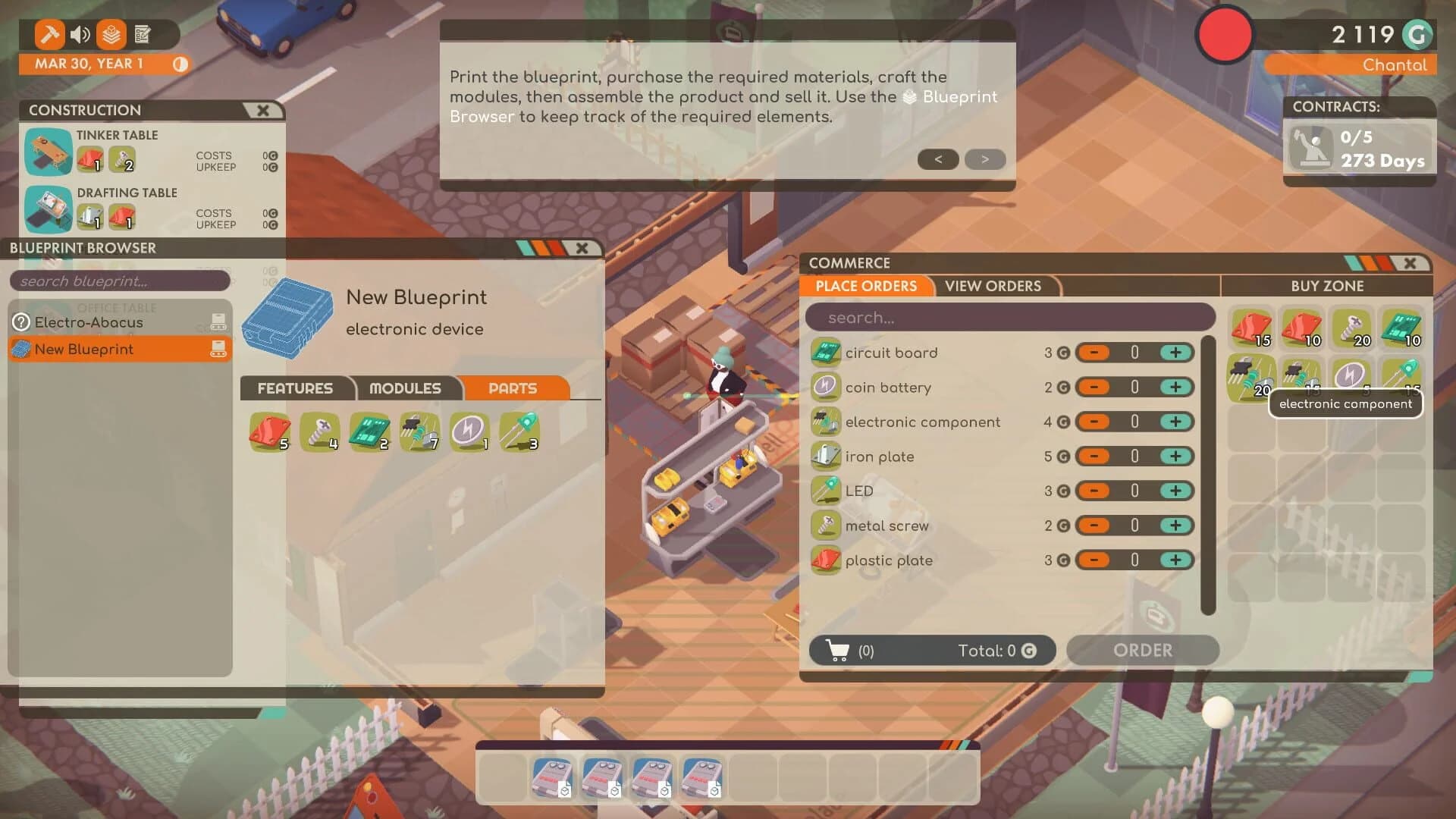This screenshot has height=819, width=1456.
Task: Select the coin battery icon in Commerce list
Action: pyautogui.click(x=827, y=387)
